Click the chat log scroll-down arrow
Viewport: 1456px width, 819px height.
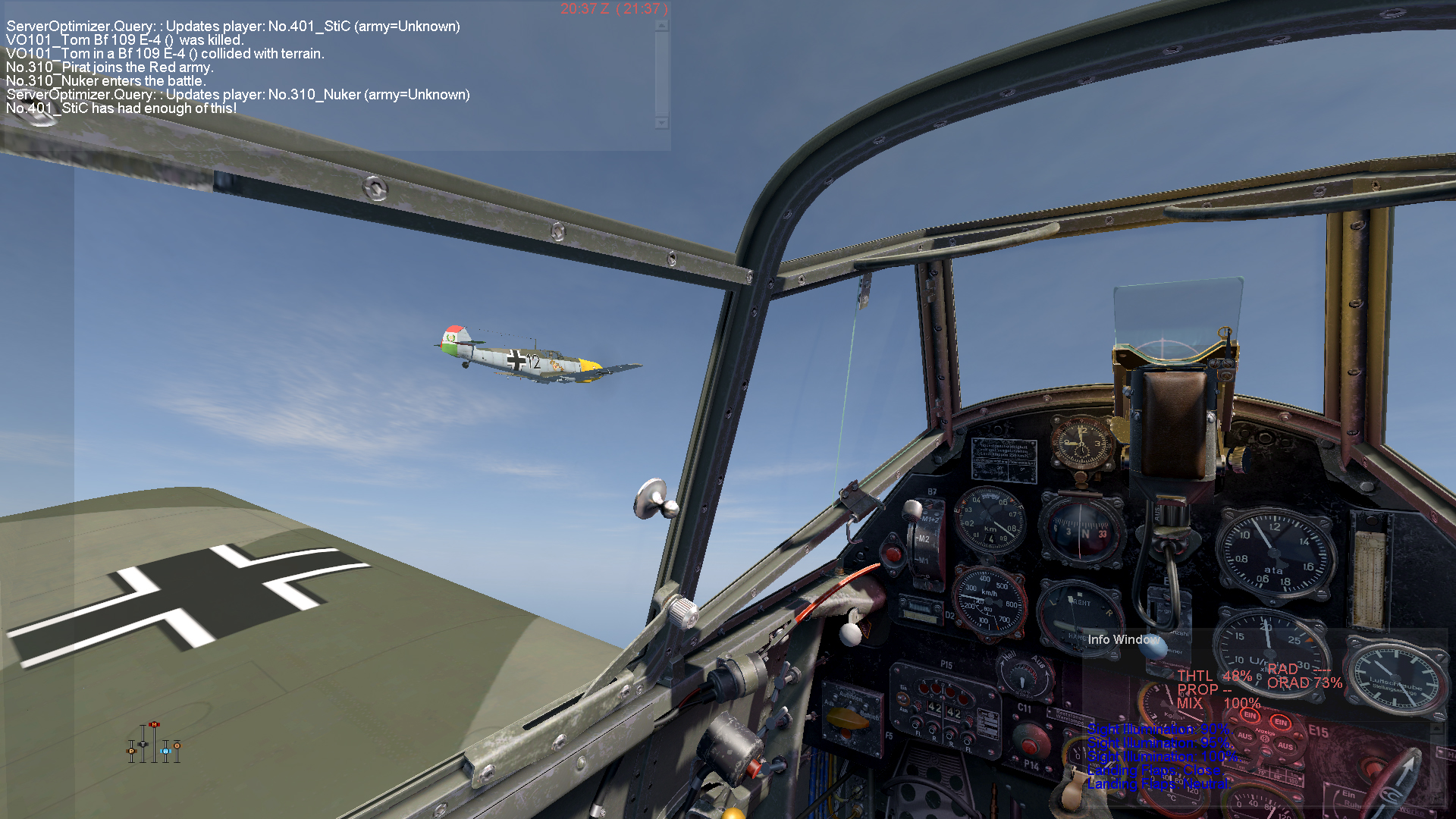[x=662, y=123]
